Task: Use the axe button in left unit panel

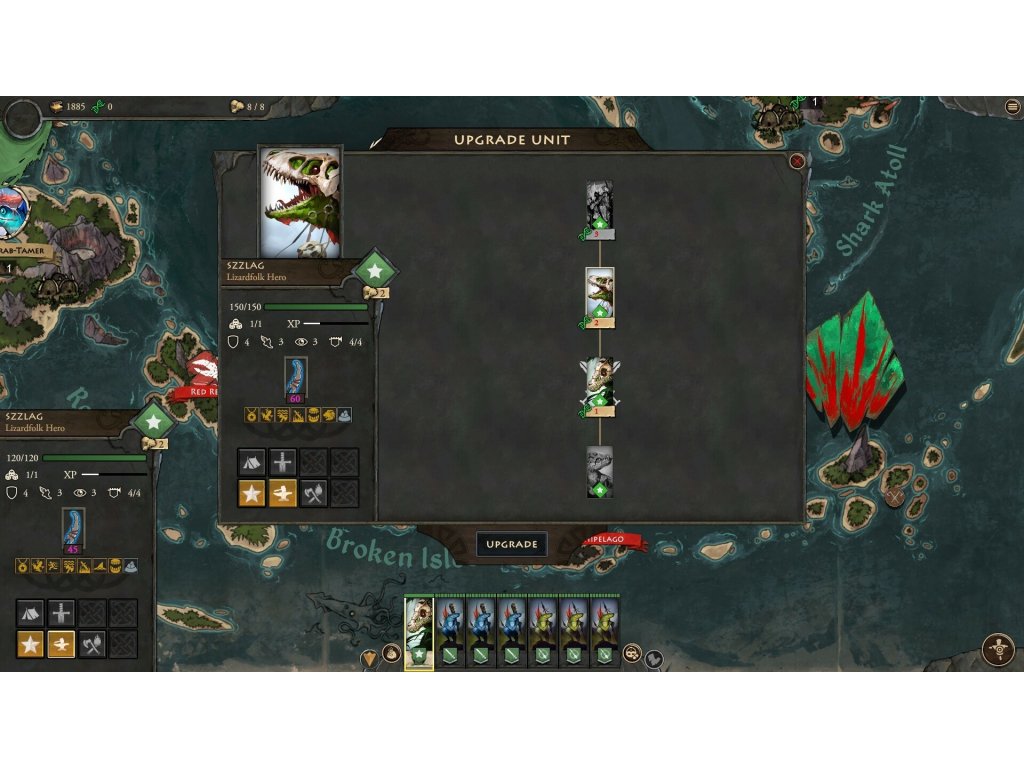Action: [92, 644]
